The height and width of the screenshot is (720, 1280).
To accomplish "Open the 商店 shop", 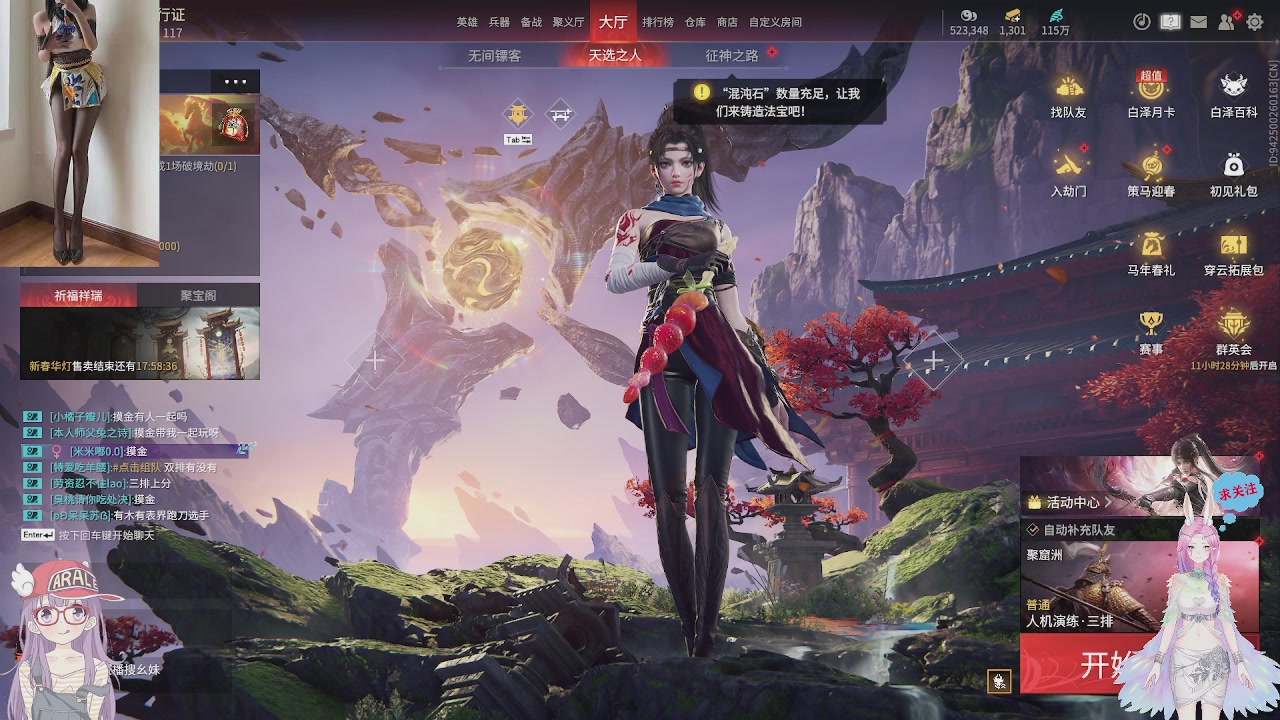I will click(x=727, y=22).
